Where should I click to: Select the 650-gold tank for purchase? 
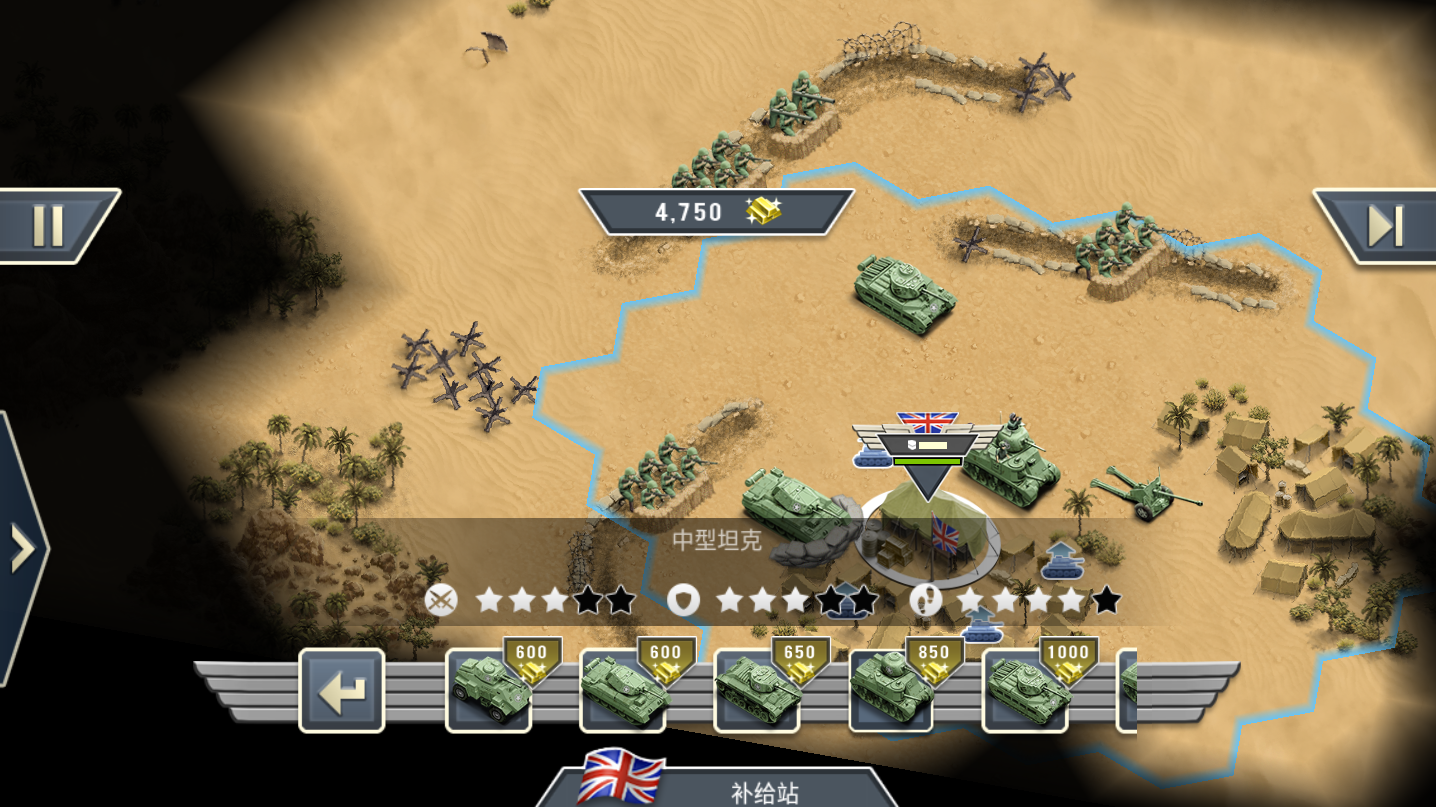[758, 693]
